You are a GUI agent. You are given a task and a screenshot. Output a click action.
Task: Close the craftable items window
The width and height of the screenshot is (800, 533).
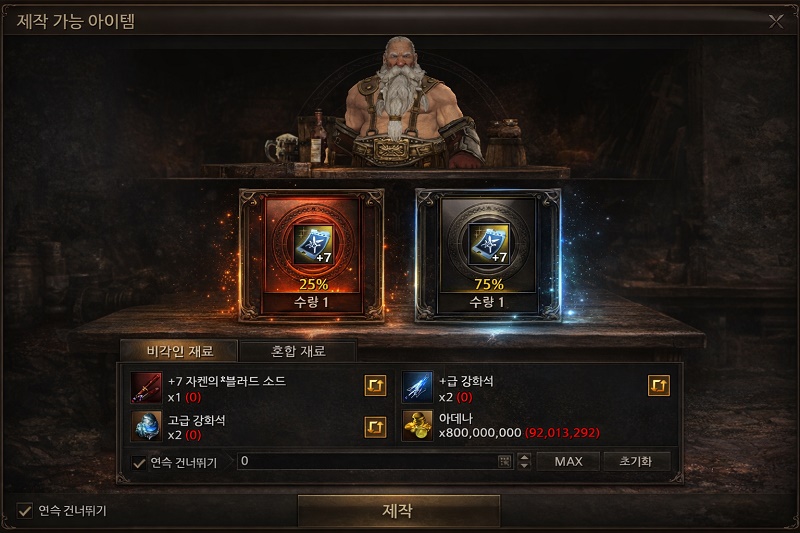coord(776,20)
